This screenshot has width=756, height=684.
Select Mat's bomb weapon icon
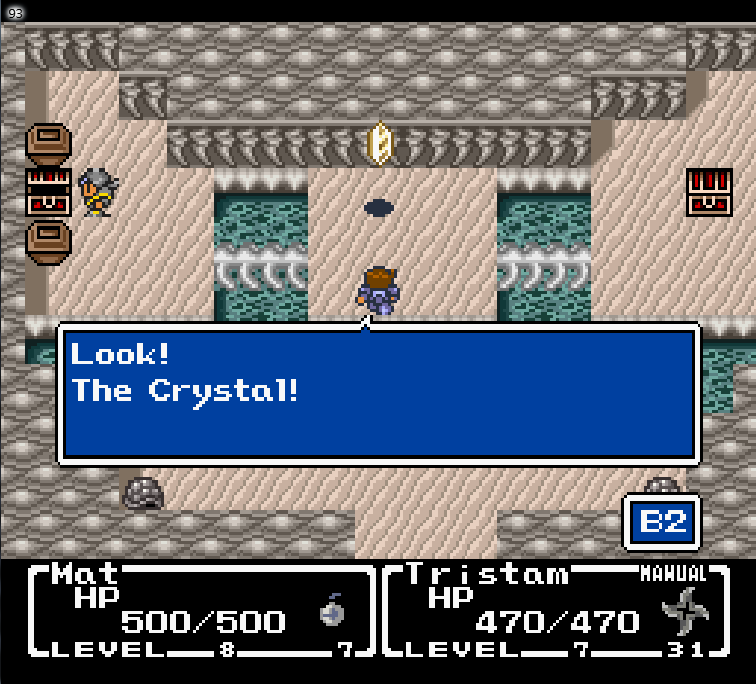(333, 611)
